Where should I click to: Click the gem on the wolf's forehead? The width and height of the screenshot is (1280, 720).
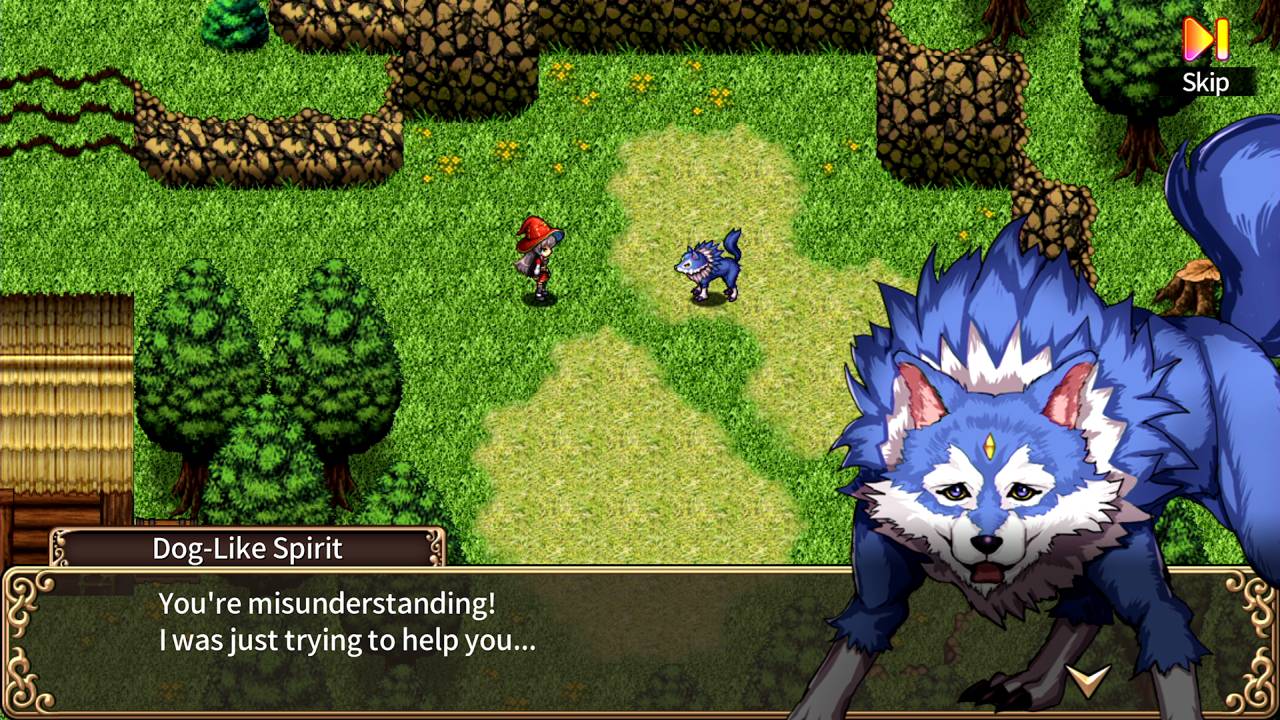[x=989, y=444]
